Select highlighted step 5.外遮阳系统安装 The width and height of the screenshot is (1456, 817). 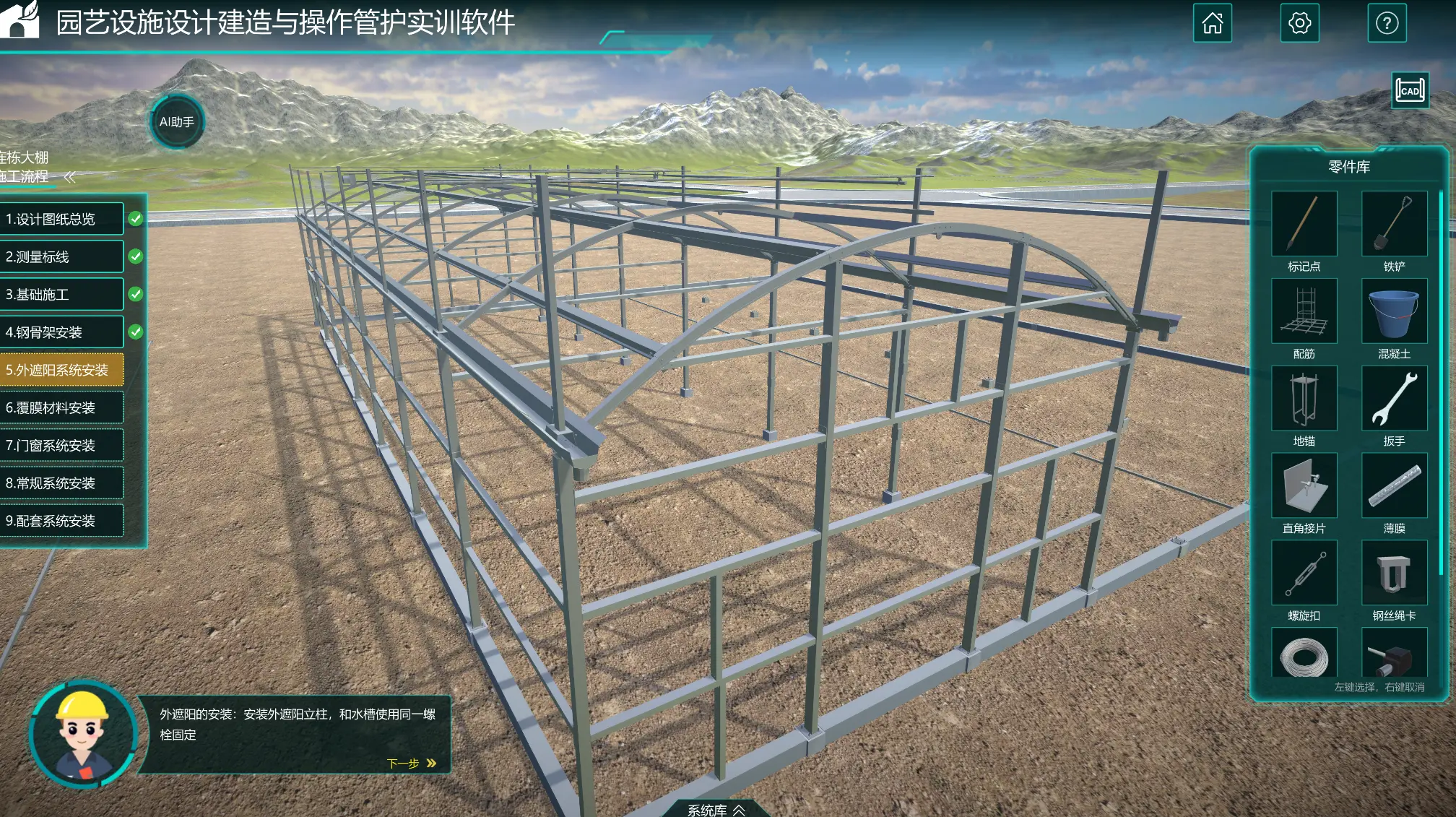[61, 370]
